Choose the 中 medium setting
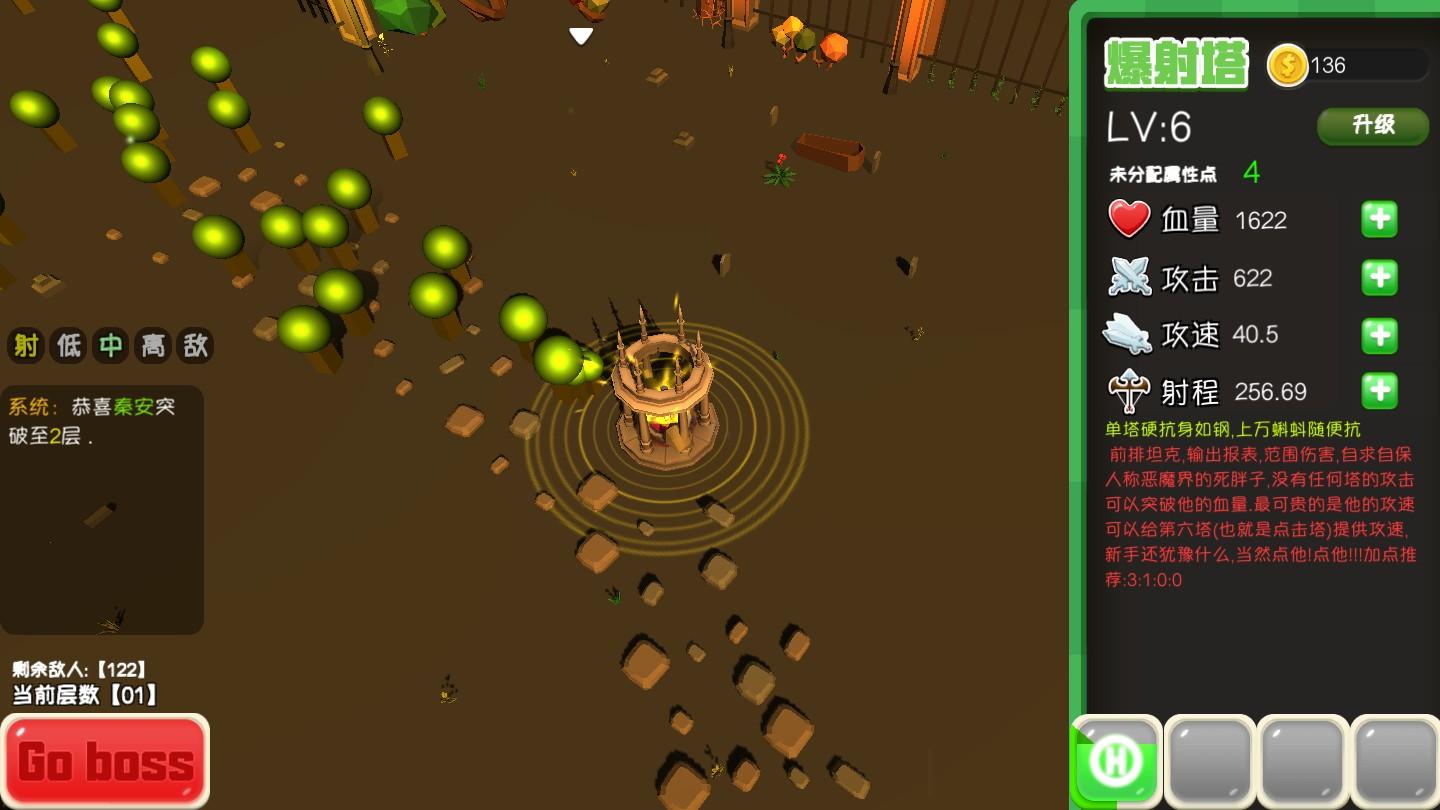 [x=110, y=346]
